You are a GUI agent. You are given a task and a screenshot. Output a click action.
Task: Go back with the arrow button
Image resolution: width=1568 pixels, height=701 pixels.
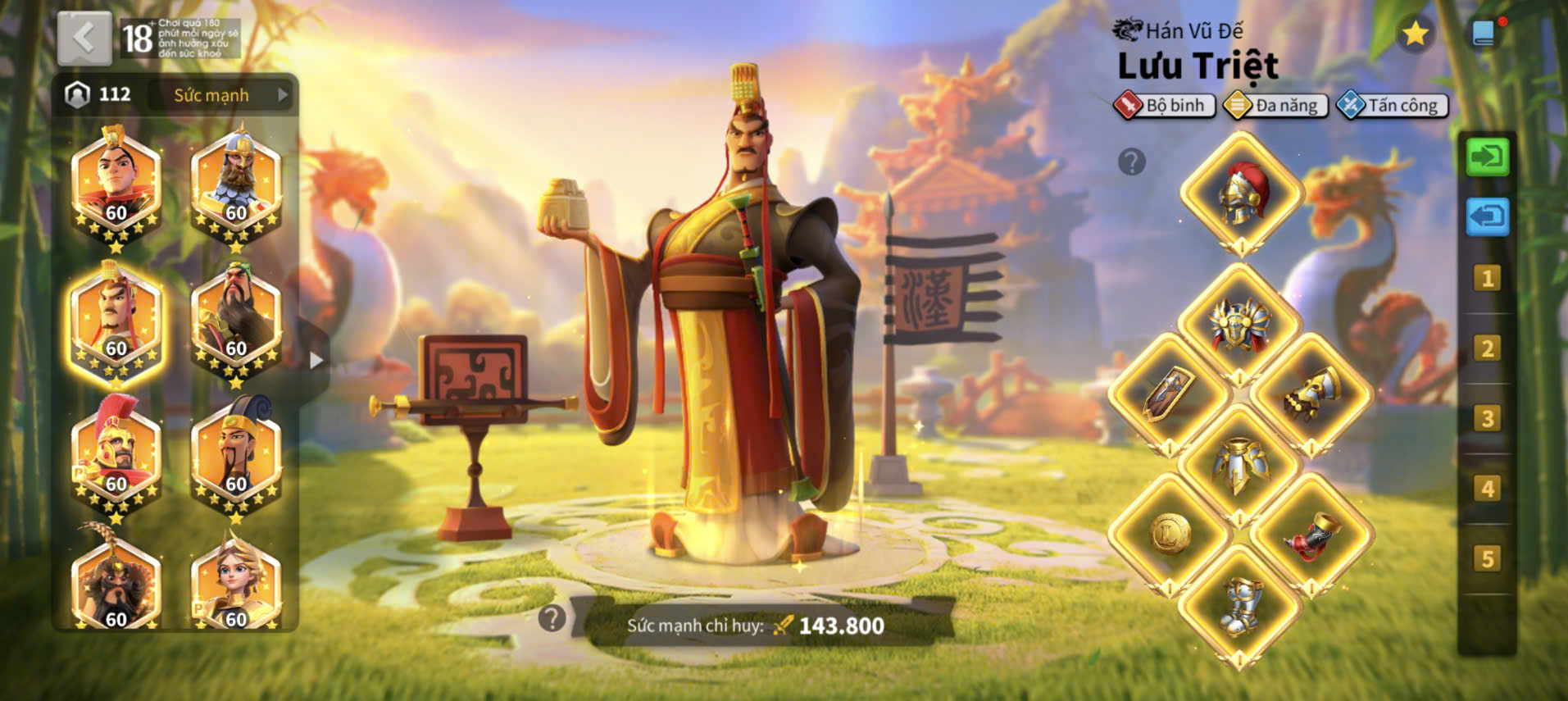click(x=84, y=39)
